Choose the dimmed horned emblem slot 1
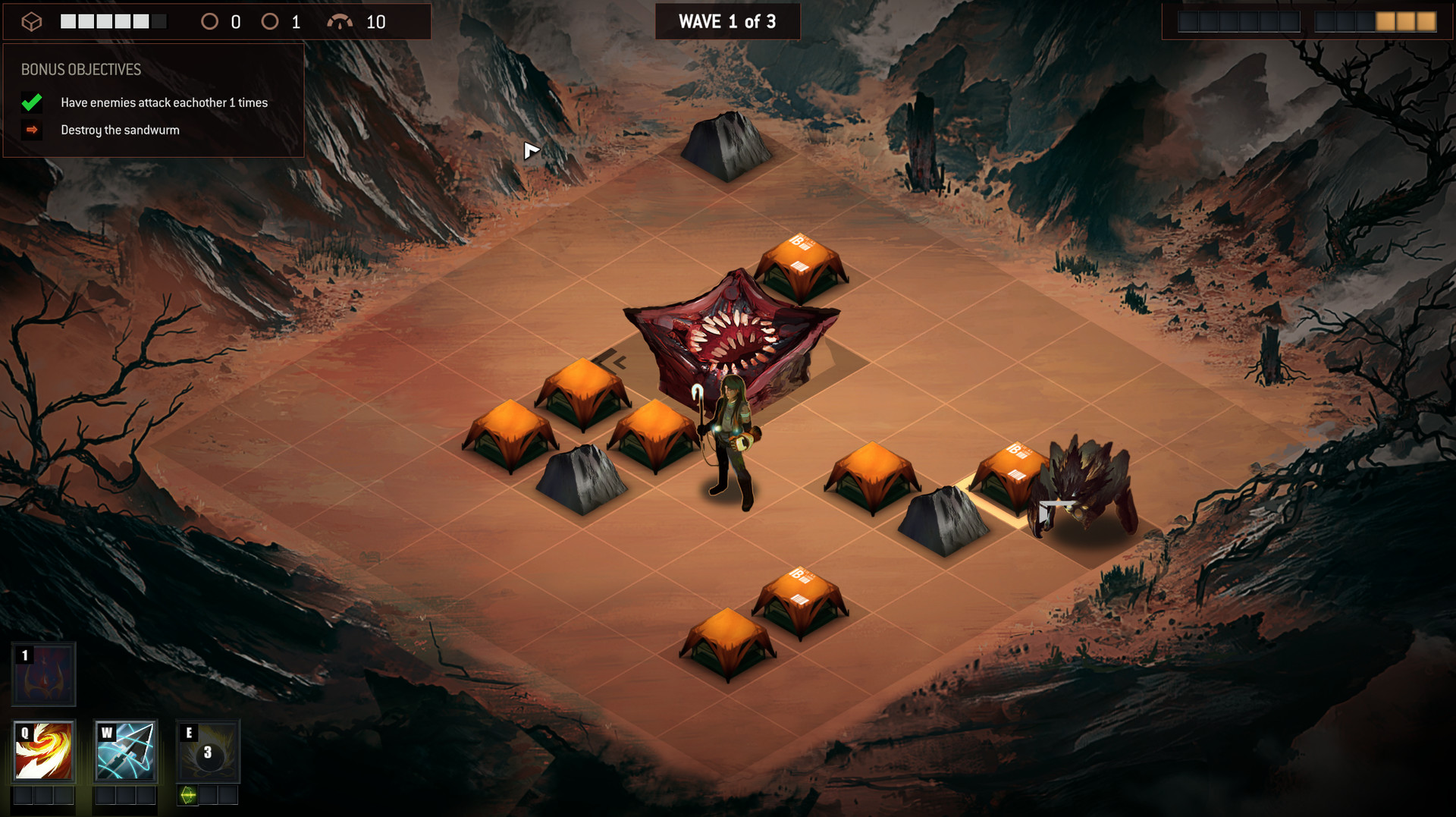The width and height of the screenshot is (1456, 817). [x=44, y=674]
